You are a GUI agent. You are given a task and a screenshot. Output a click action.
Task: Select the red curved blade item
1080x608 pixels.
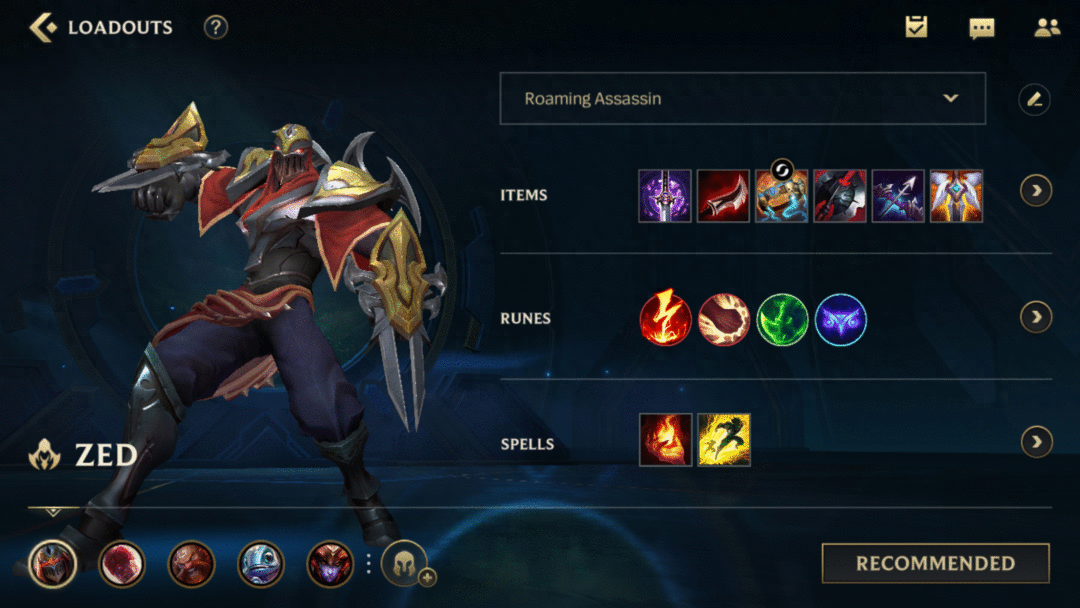[723, 195]
